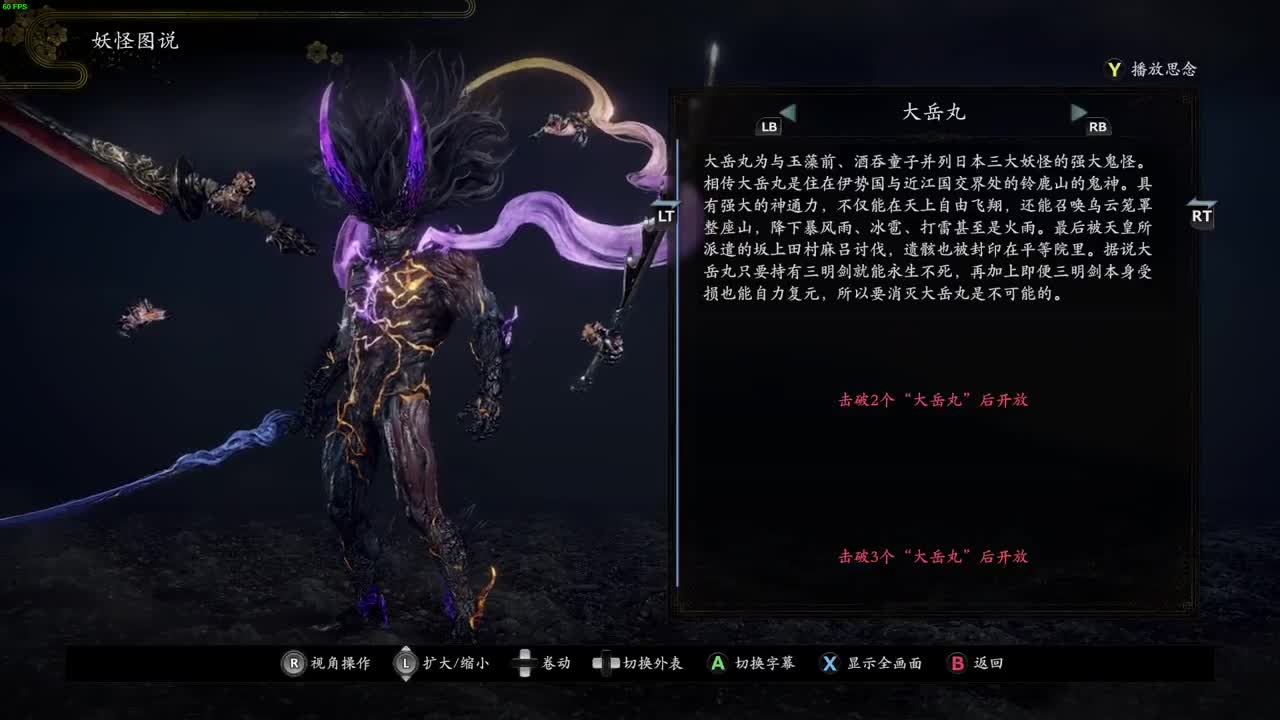Viewport: 1280px width, 720px height.
Task: Click the 大岳丸 entry title
Action: point(931,112)
